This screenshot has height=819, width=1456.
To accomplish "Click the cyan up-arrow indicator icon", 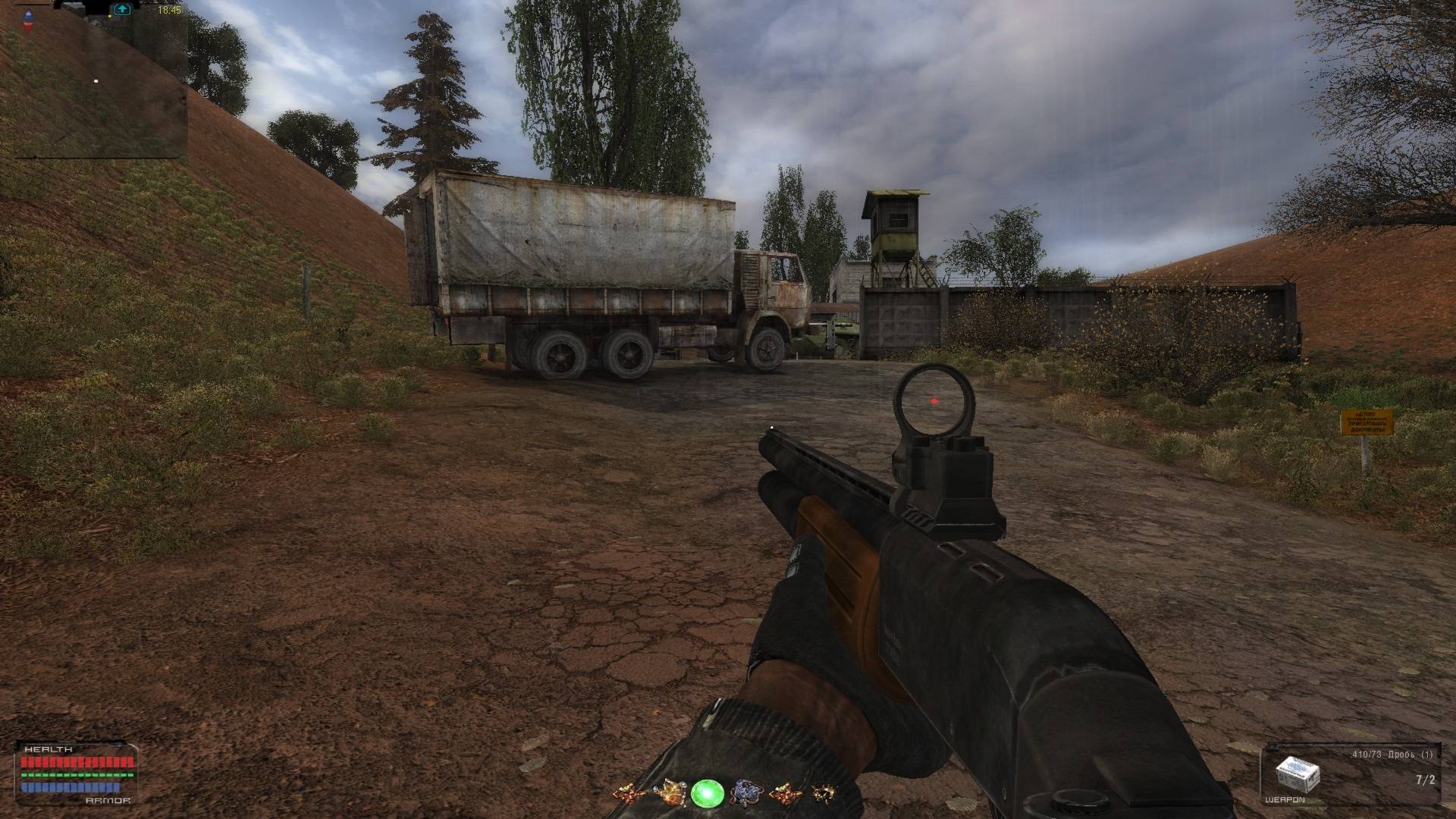I will [x=122, y=10].
